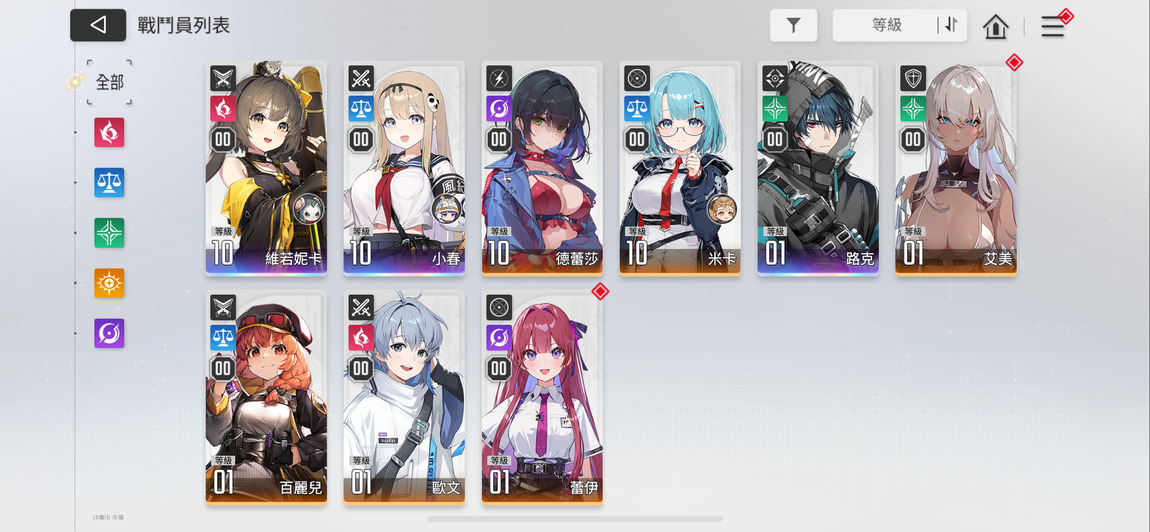This screenshot has width=1150, height=532.
Task: Open the 德蕾莎 character card
Action: pos(542,168)
